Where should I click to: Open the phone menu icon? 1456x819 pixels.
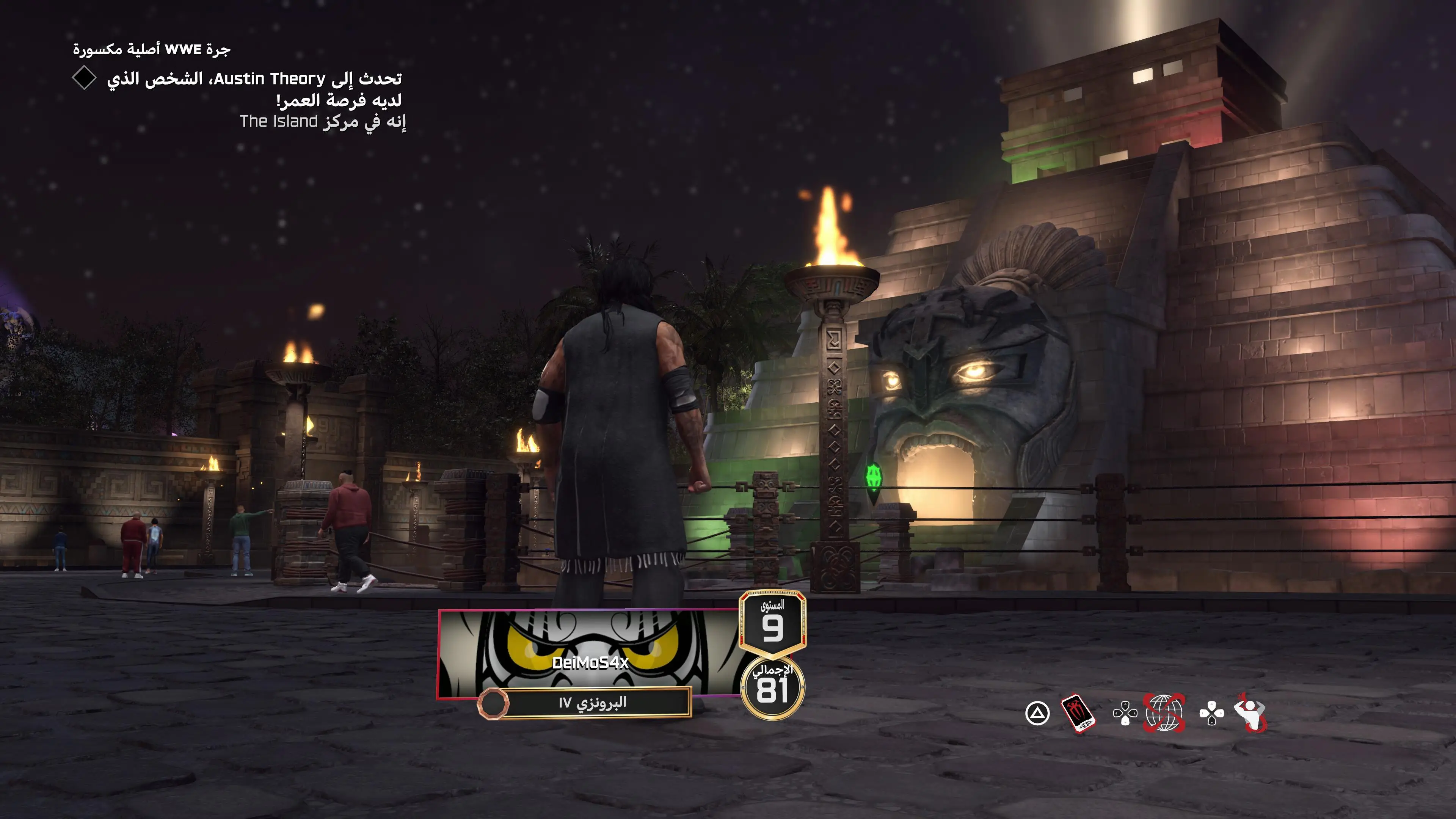(x=1078, y=713)
